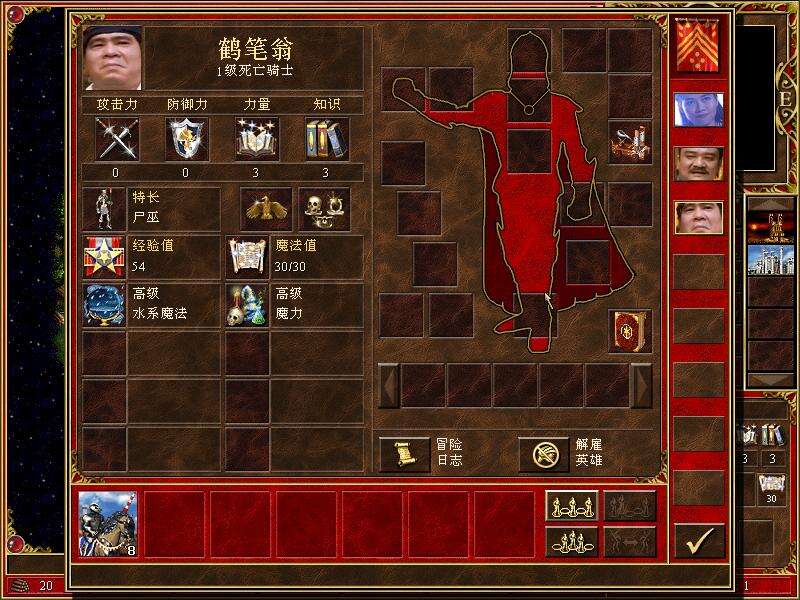Show spell points (魔法值) details
The image size is (800, 600).
(x=247, y=257)
